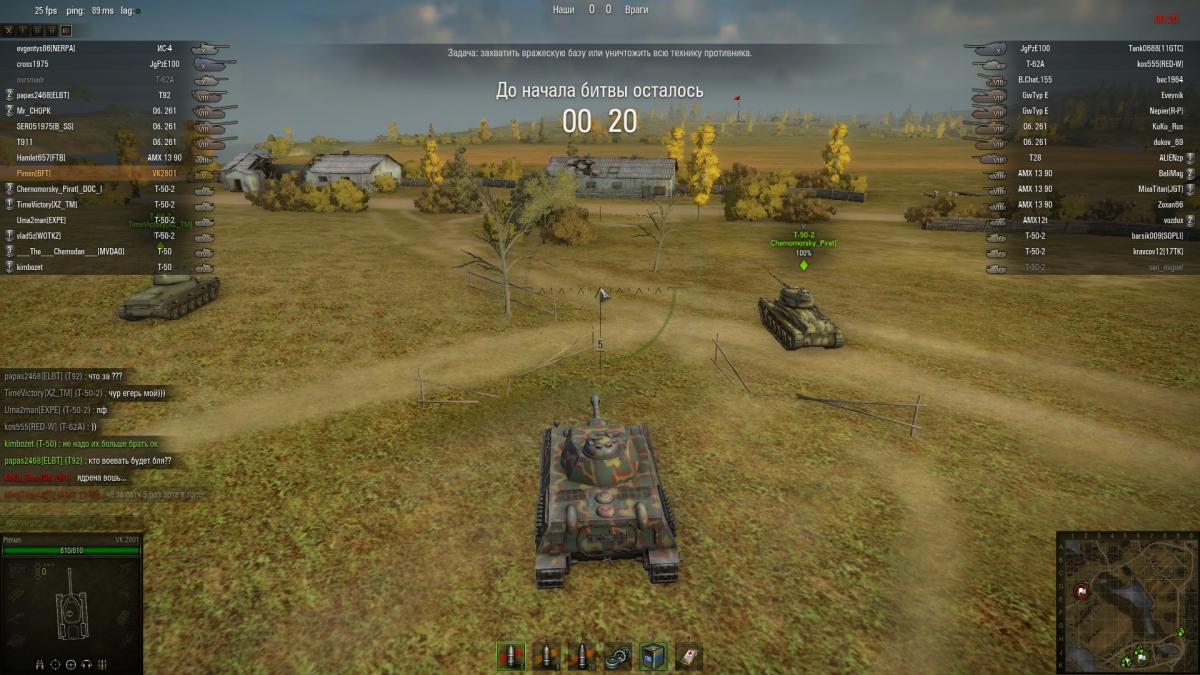This screenshot has height=675, width=1200.
Task: Click papas2468[ELBT] row with the T92
Action: (43, 95)
